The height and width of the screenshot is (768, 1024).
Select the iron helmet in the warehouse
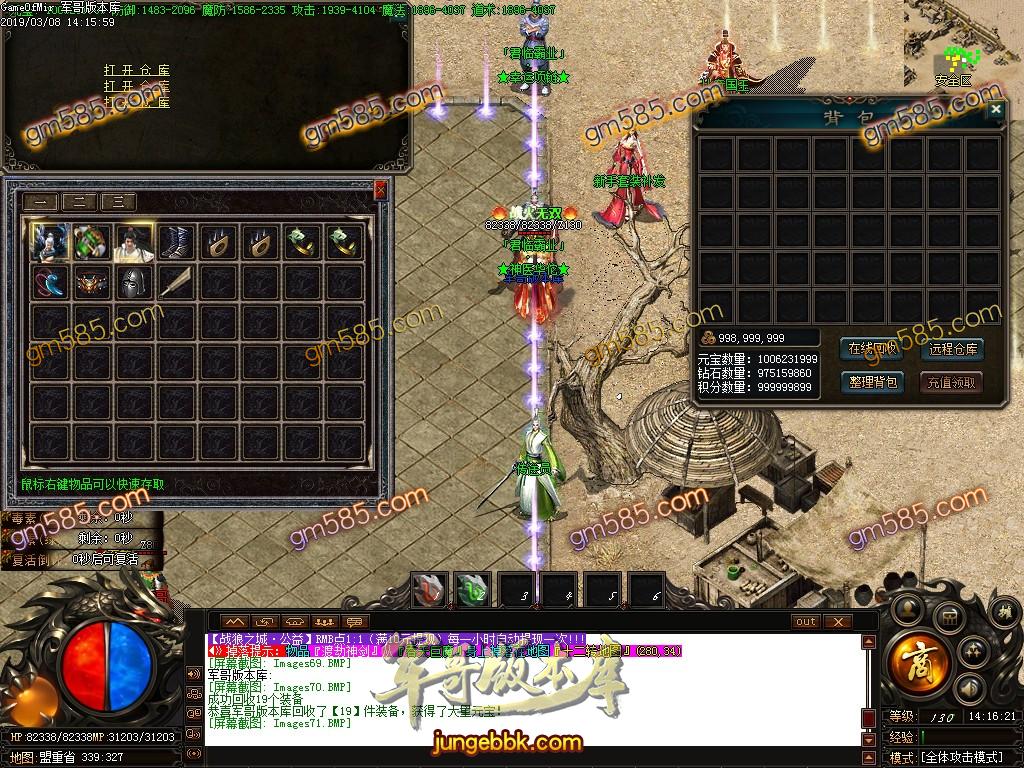[x=133, y=283]
